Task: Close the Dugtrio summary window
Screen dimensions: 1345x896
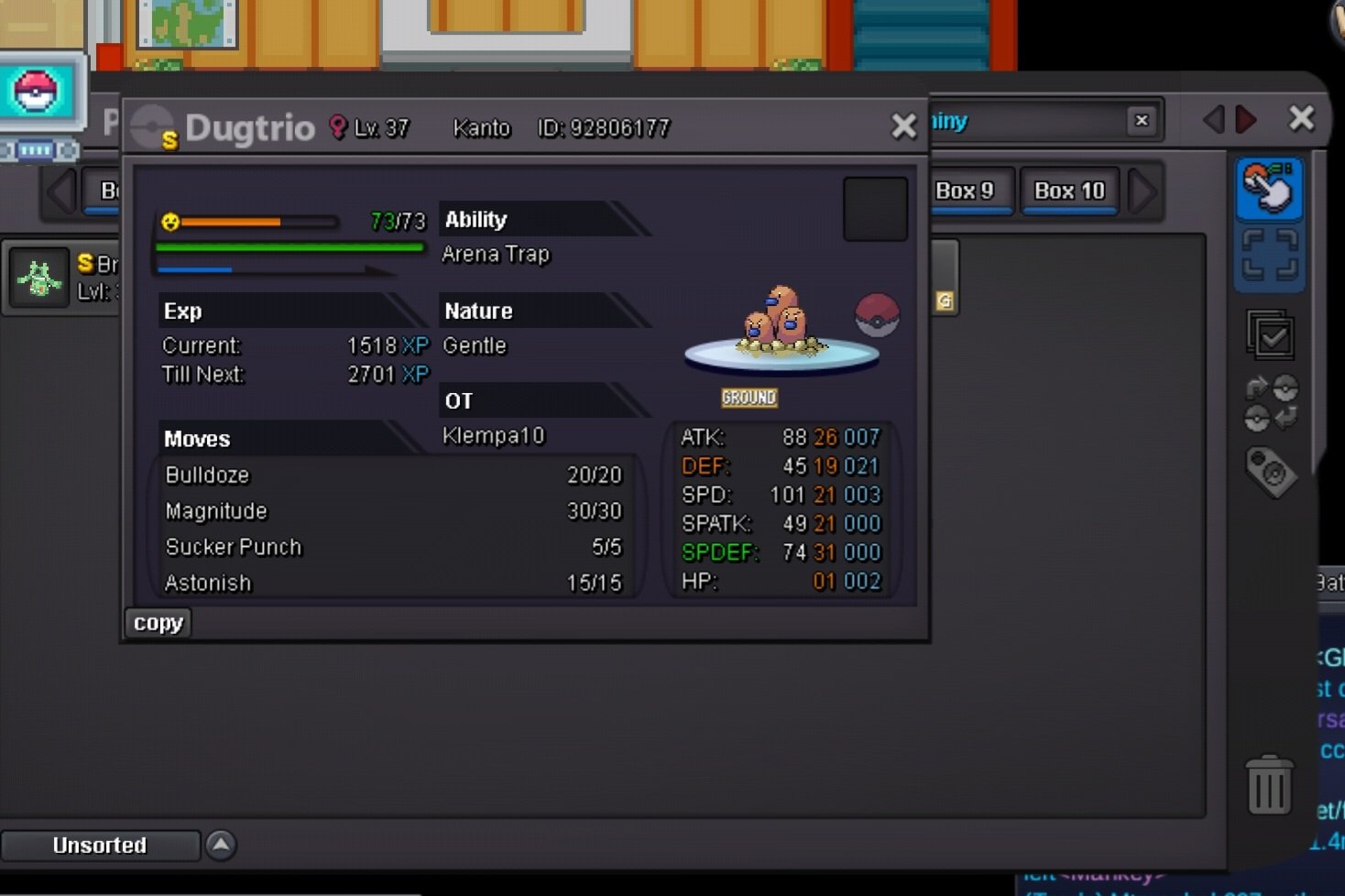Action: click(x=903, y=126)
